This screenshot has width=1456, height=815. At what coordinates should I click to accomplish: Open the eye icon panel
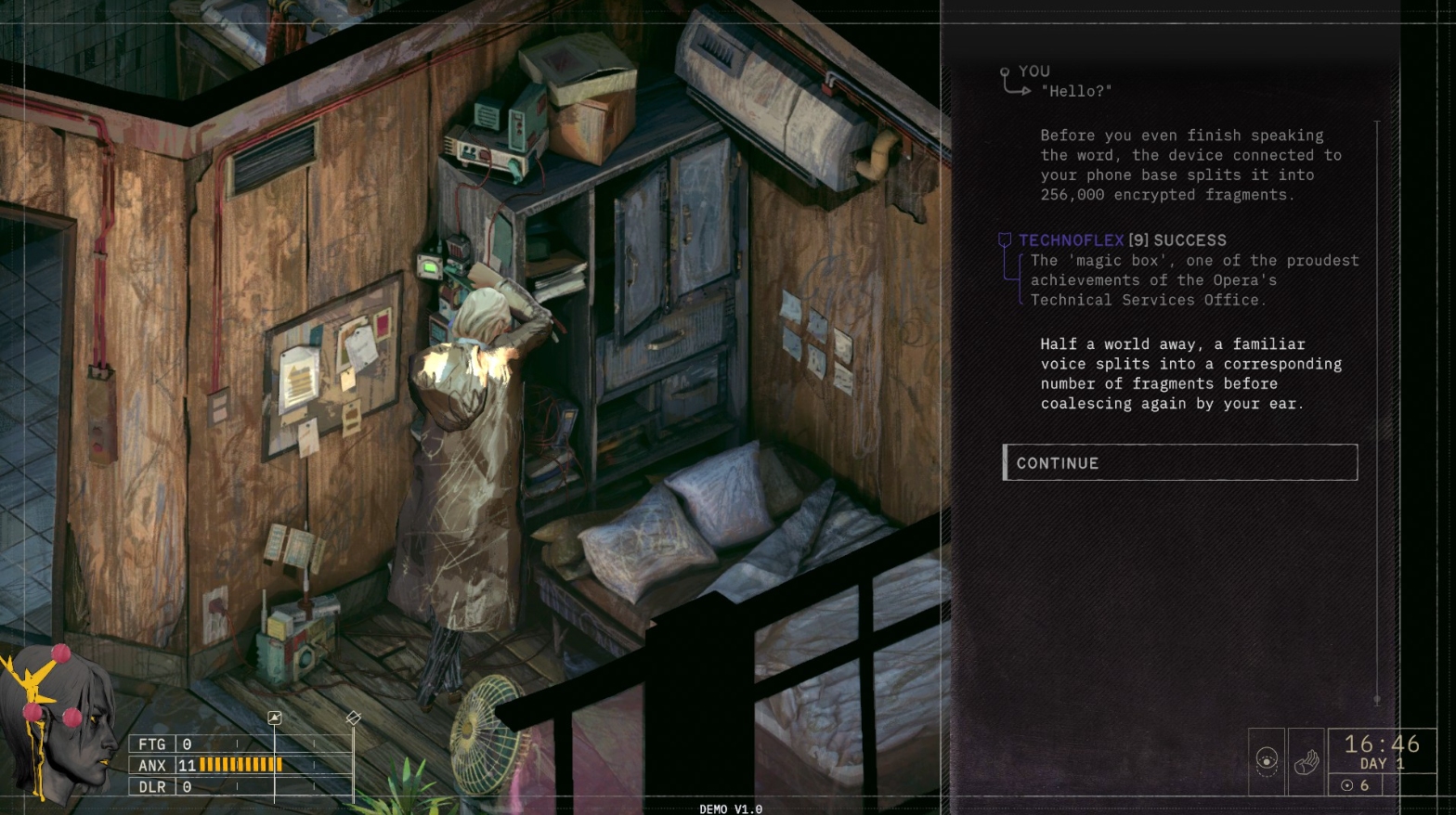(x=1267, y=761)
